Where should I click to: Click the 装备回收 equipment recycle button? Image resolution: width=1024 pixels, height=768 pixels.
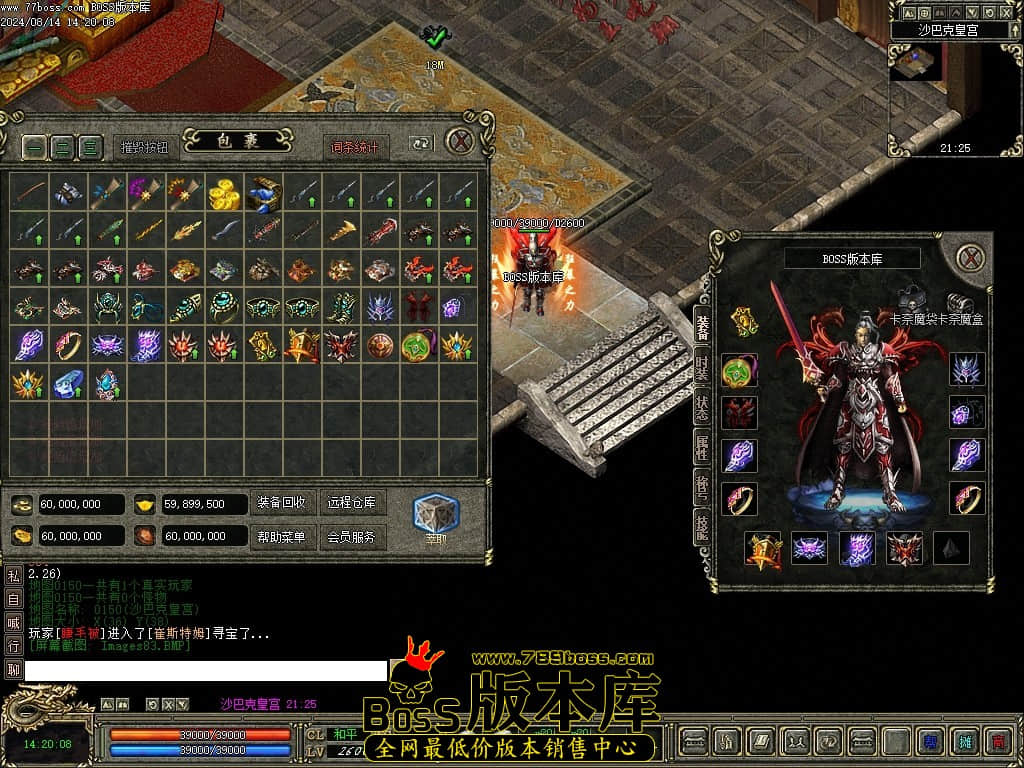[x=281, y=503]
